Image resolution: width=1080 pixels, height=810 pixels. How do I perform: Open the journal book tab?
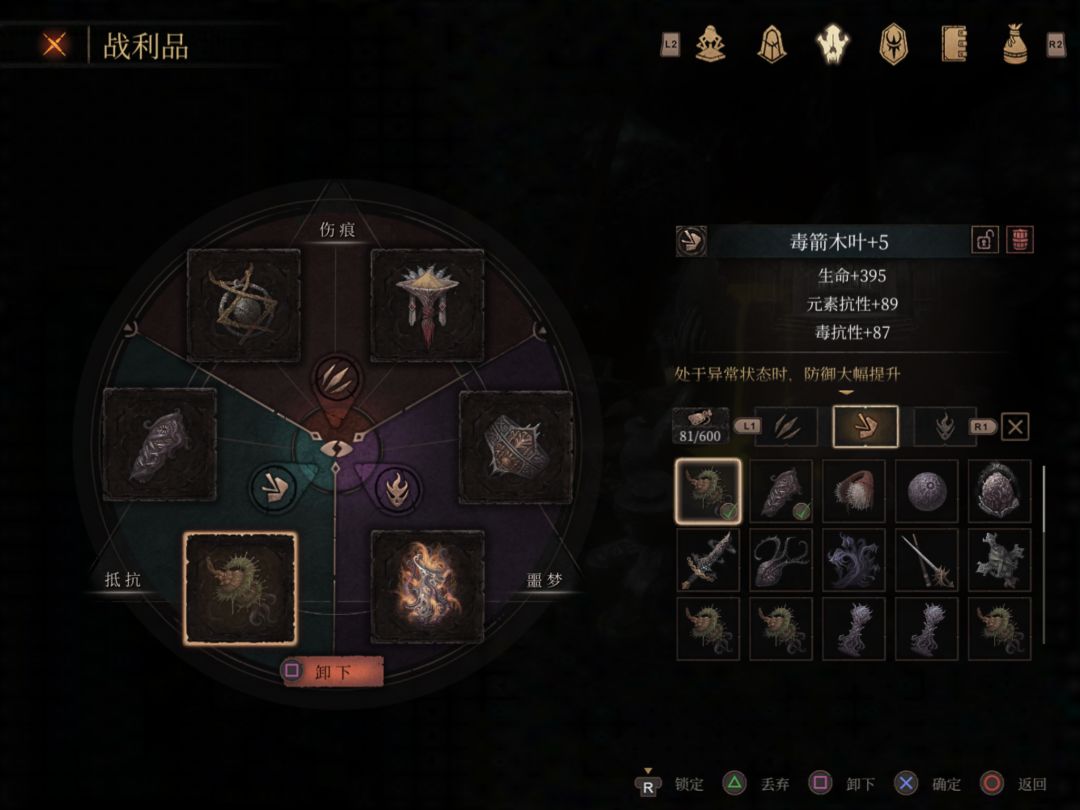(x=954, y=44)
